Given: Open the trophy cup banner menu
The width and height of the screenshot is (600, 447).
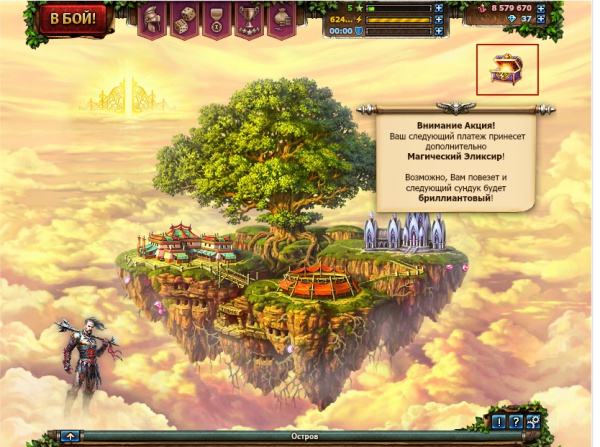Looking at the screenshot, I should coord(248,17).
